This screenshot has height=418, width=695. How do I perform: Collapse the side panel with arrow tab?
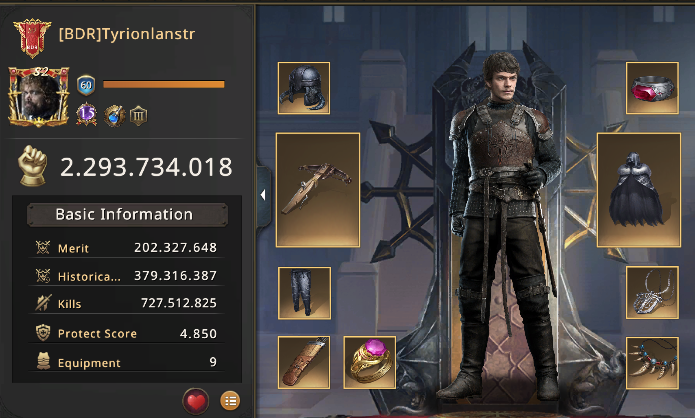pyautogui.click(x=262, y=195)
